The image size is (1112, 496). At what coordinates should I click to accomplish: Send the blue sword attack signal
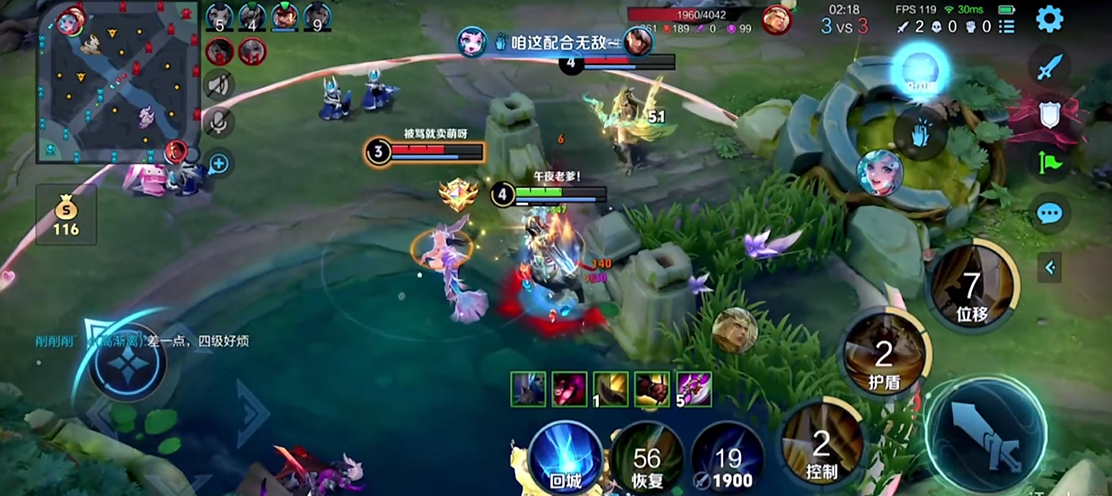[1049, 67]
